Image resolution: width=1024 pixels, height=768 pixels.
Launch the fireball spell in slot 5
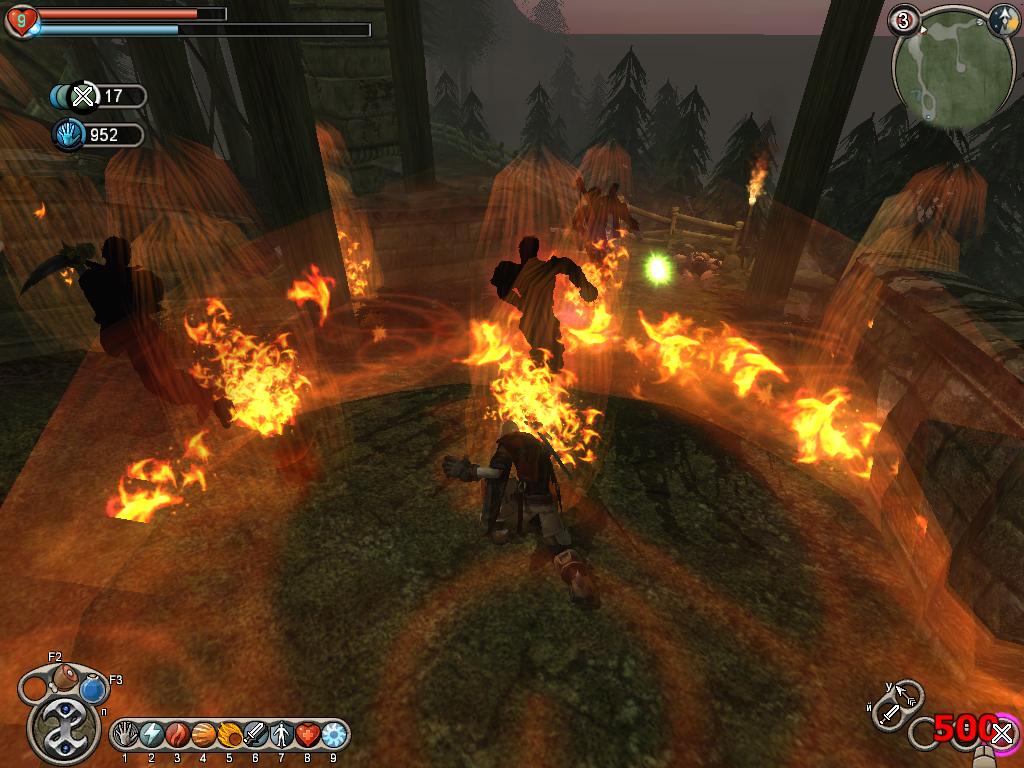coord(229,735)
